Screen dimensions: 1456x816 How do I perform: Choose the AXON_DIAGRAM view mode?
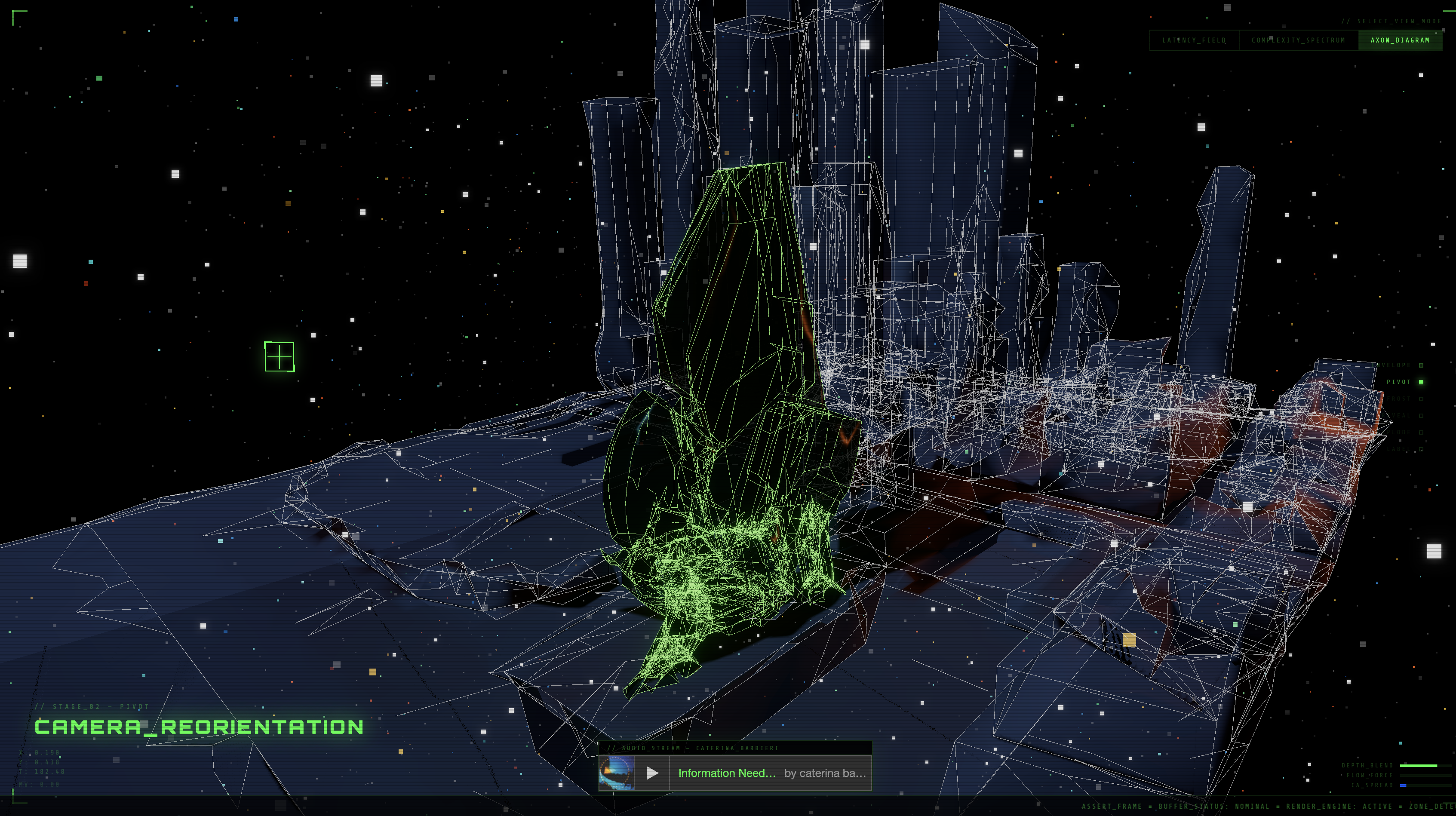pyautogui.click(x=1400, y=40)
